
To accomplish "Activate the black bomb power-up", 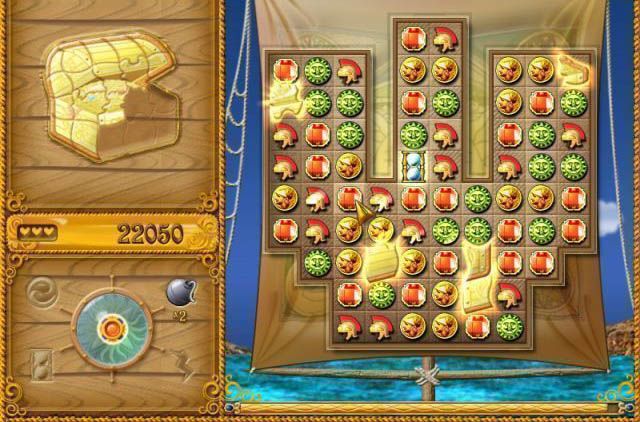I will tap(178, 294).
